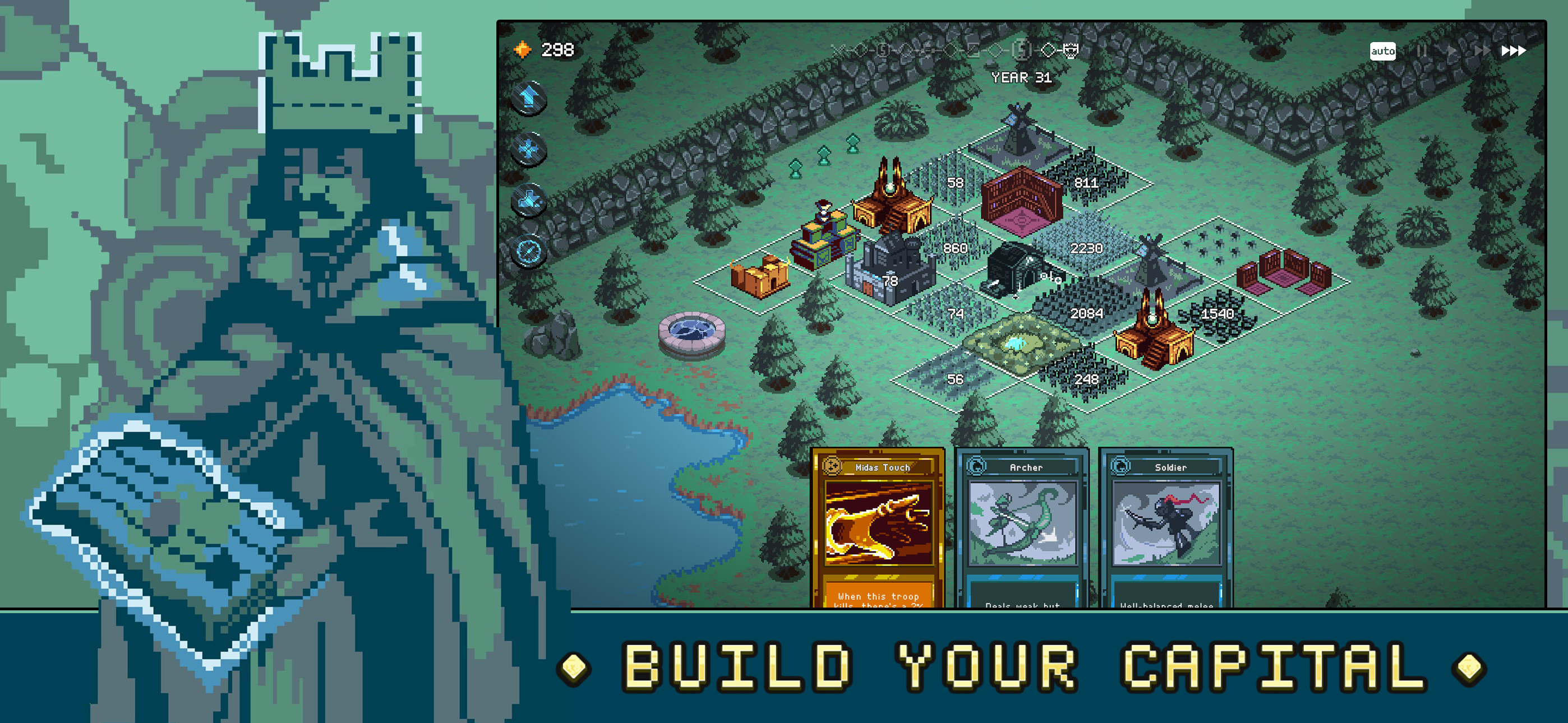
Task: Pause the game with the pause control
Action: tap(1422, 51)
